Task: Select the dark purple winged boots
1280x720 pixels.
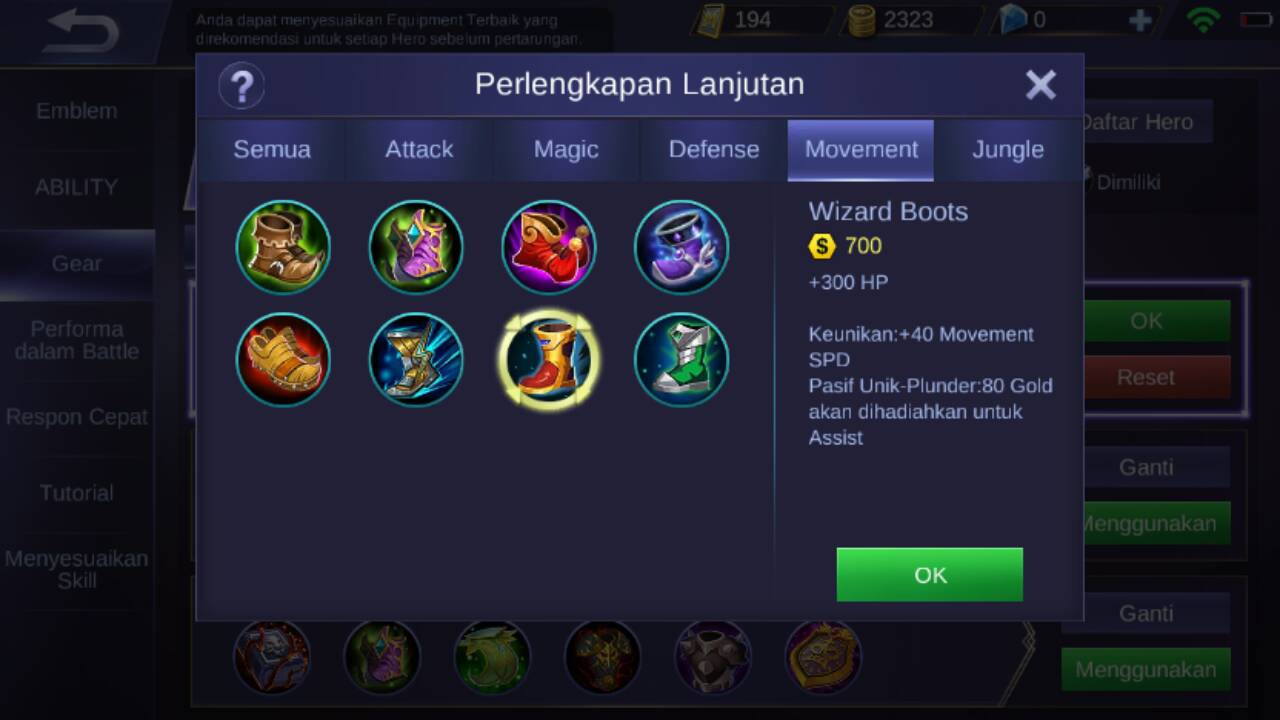Action: point(682,247)
